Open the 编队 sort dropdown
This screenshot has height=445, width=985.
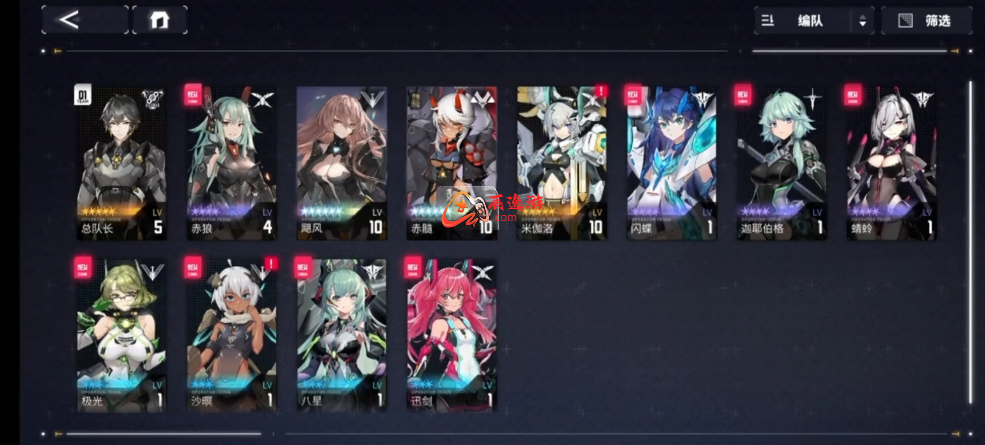[813, 20]
